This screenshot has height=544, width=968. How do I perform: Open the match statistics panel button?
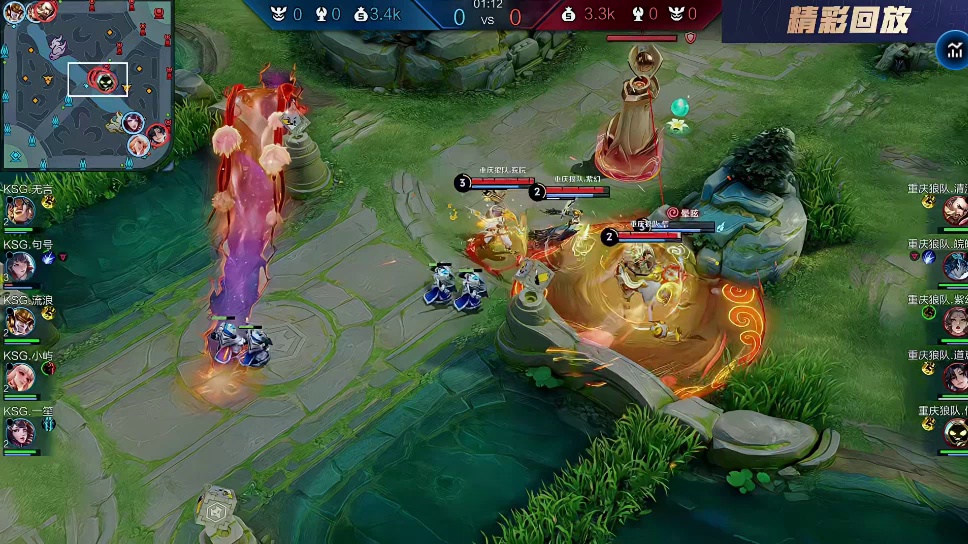click(x=949, y=51)
